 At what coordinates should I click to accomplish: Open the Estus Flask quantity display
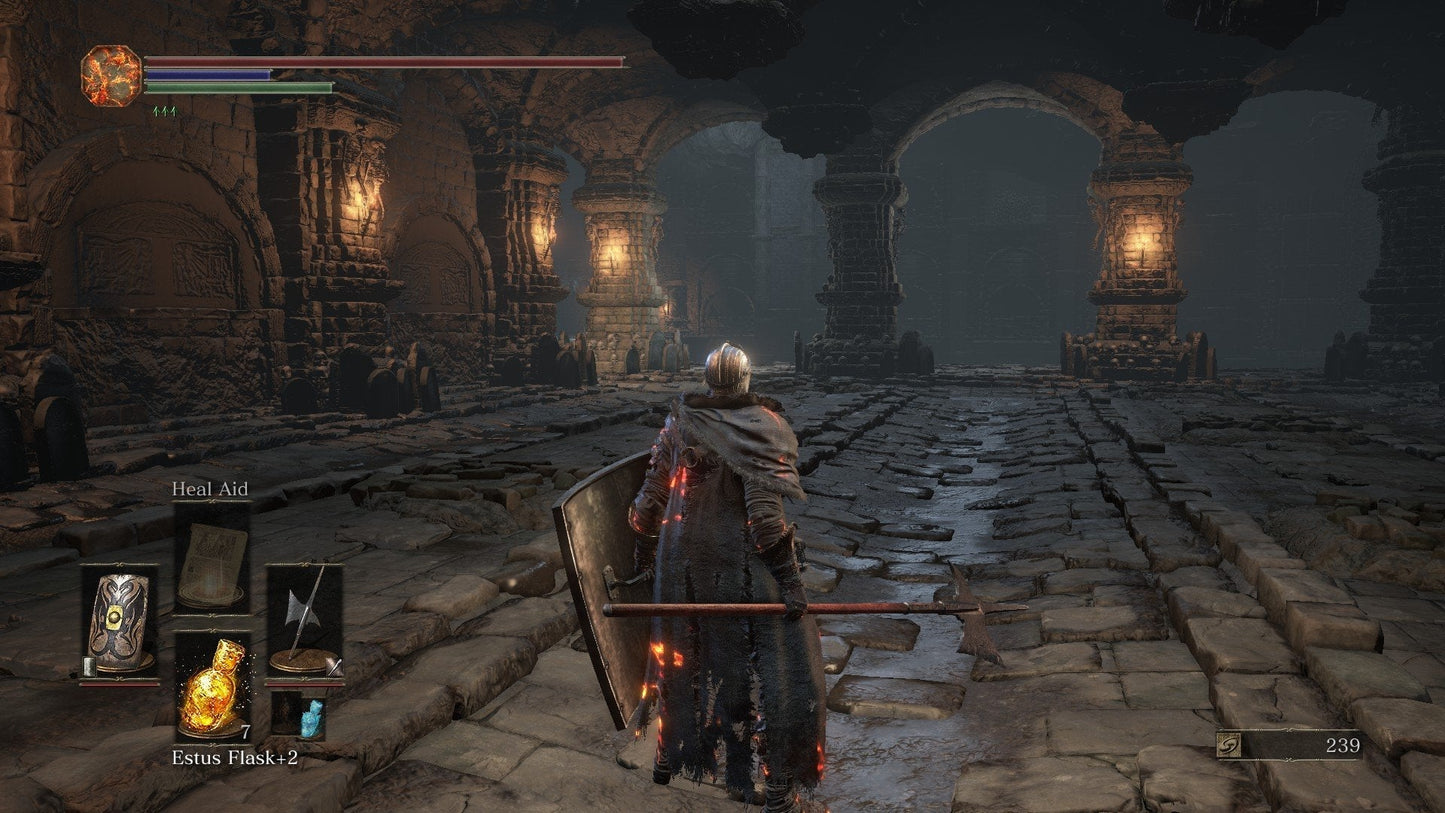point(246,730)
